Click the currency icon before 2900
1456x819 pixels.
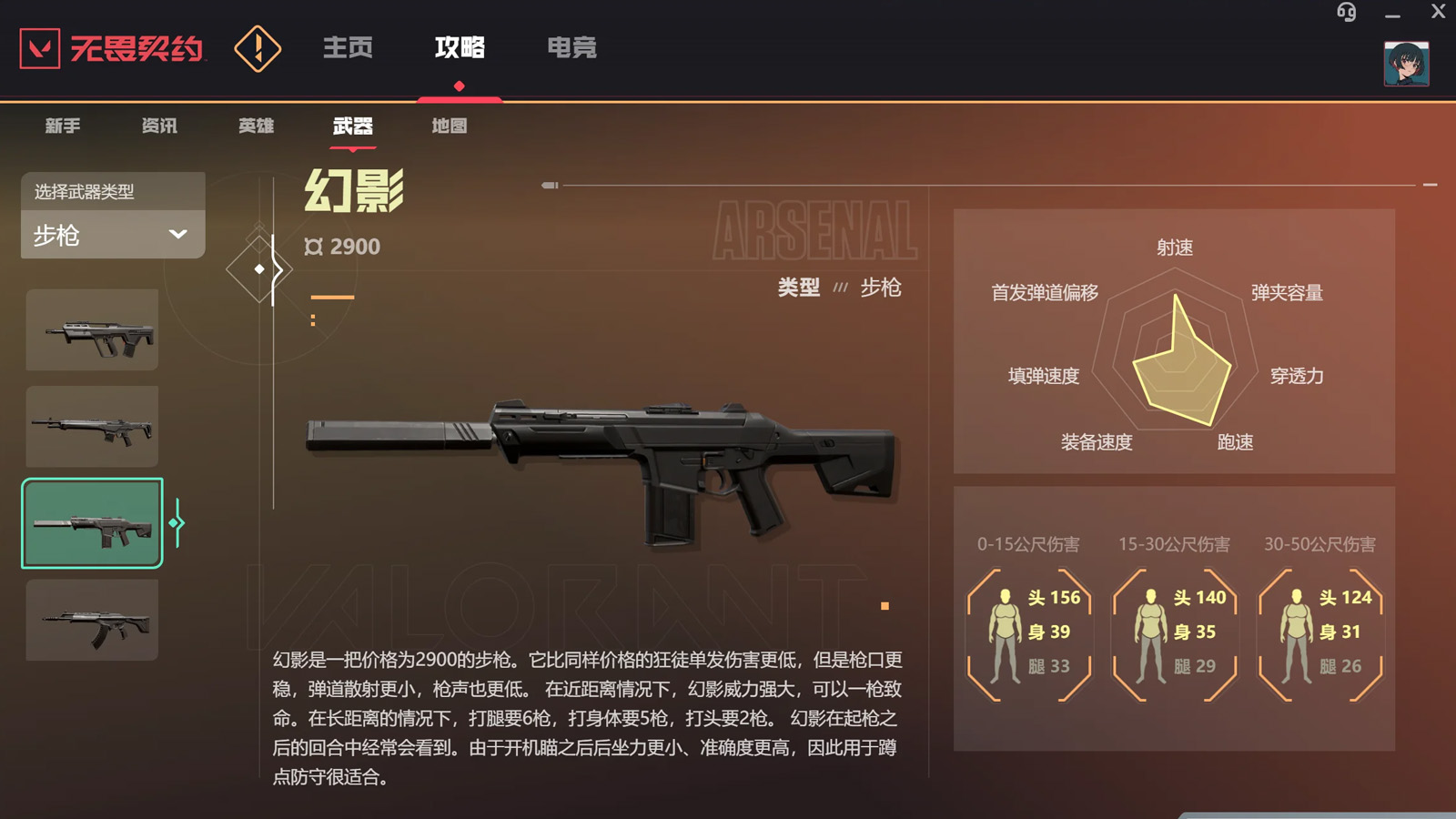click(313, 246)
